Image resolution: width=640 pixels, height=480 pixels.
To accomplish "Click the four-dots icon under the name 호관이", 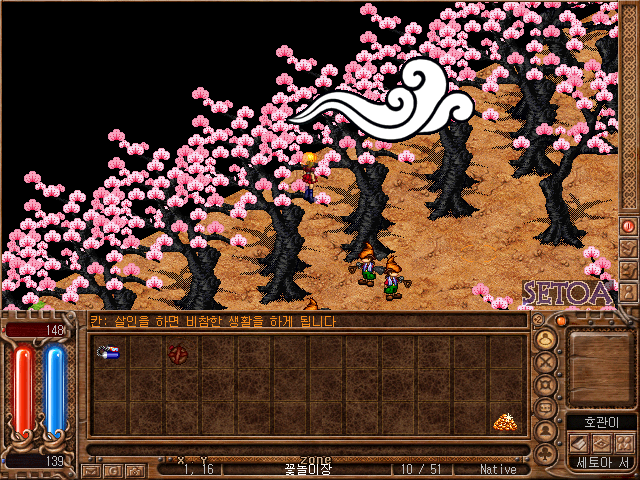I will 623,442.
